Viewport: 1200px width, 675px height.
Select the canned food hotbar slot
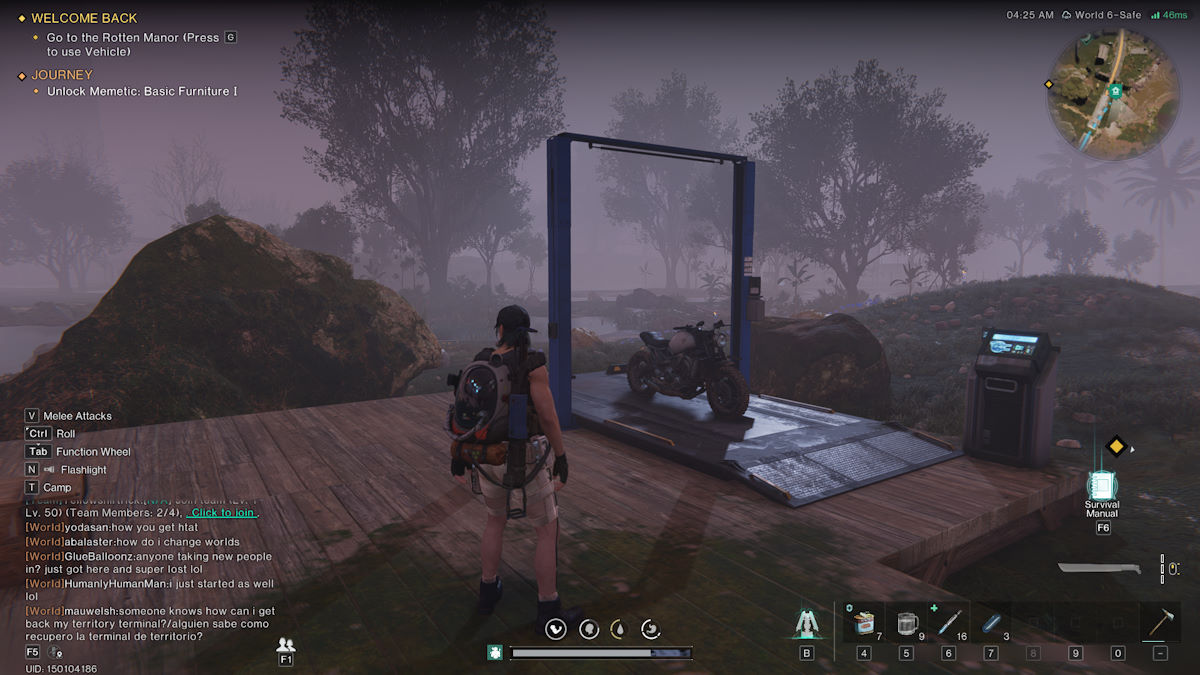tap(863, 623)
